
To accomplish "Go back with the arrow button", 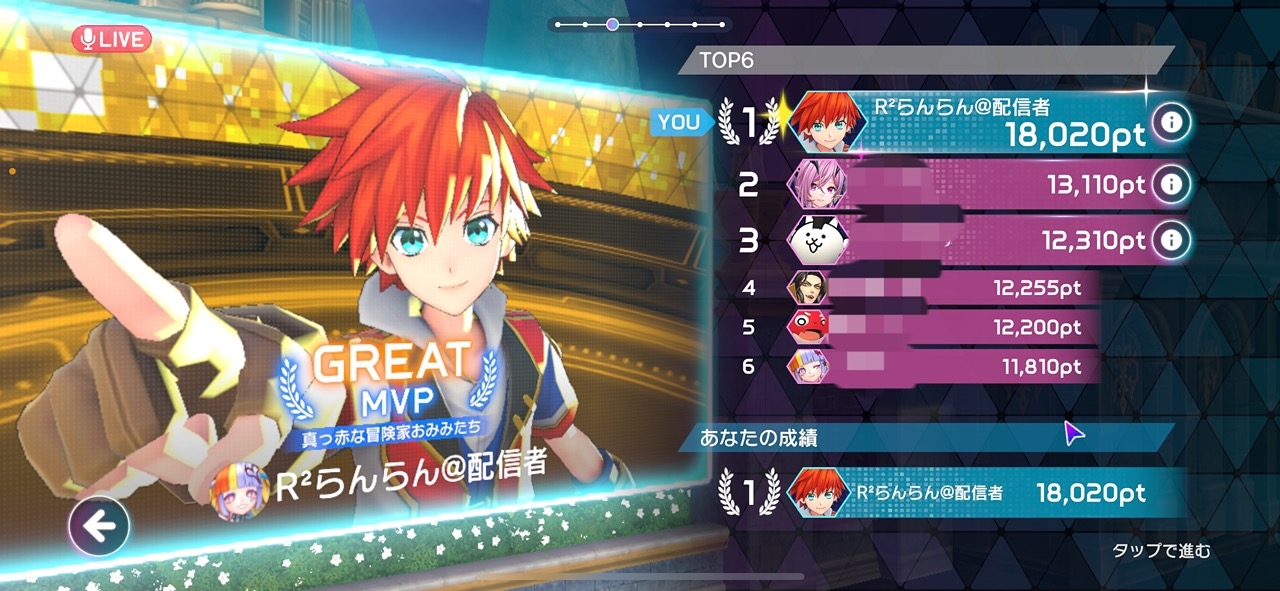I will pos(98,526).
